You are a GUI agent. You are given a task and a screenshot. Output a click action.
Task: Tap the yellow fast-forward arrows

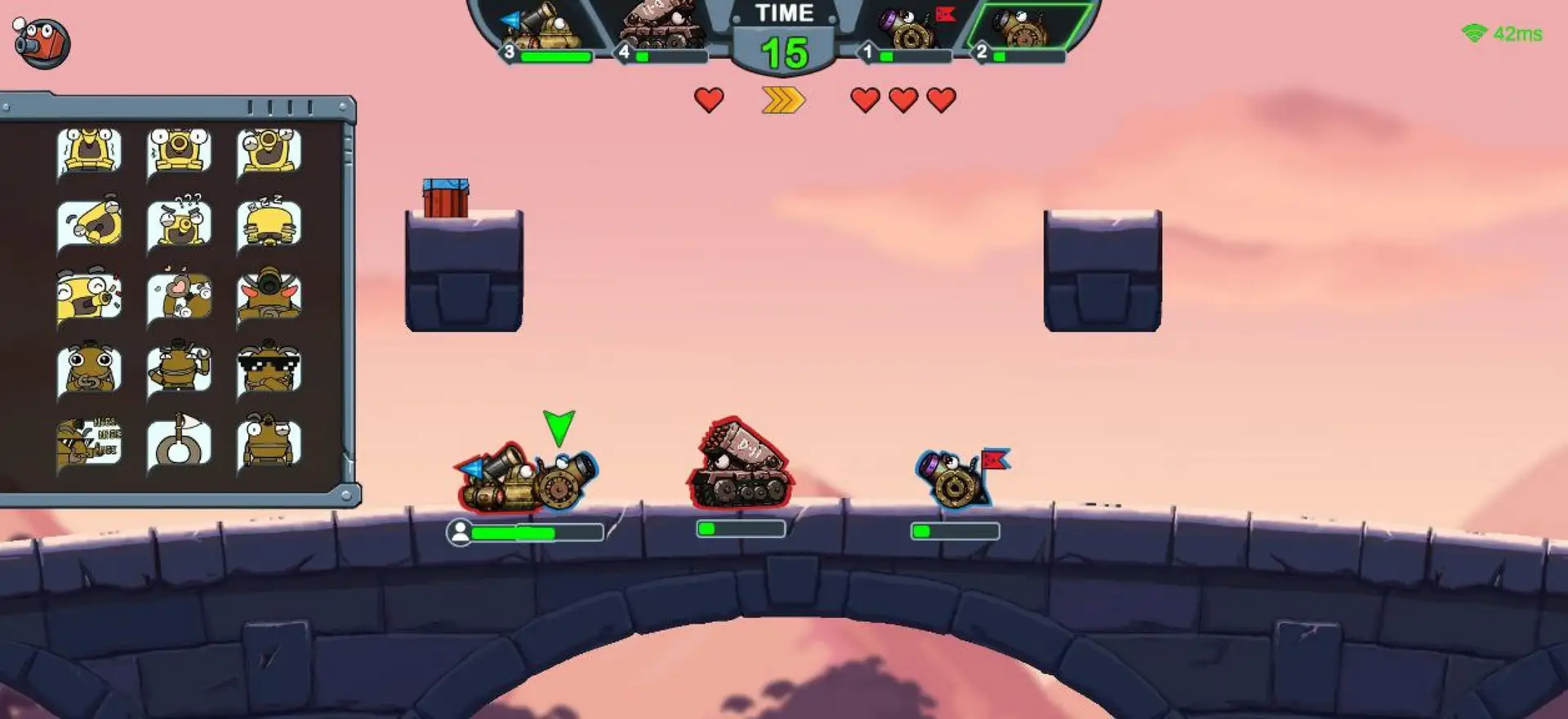pos(783,100)
